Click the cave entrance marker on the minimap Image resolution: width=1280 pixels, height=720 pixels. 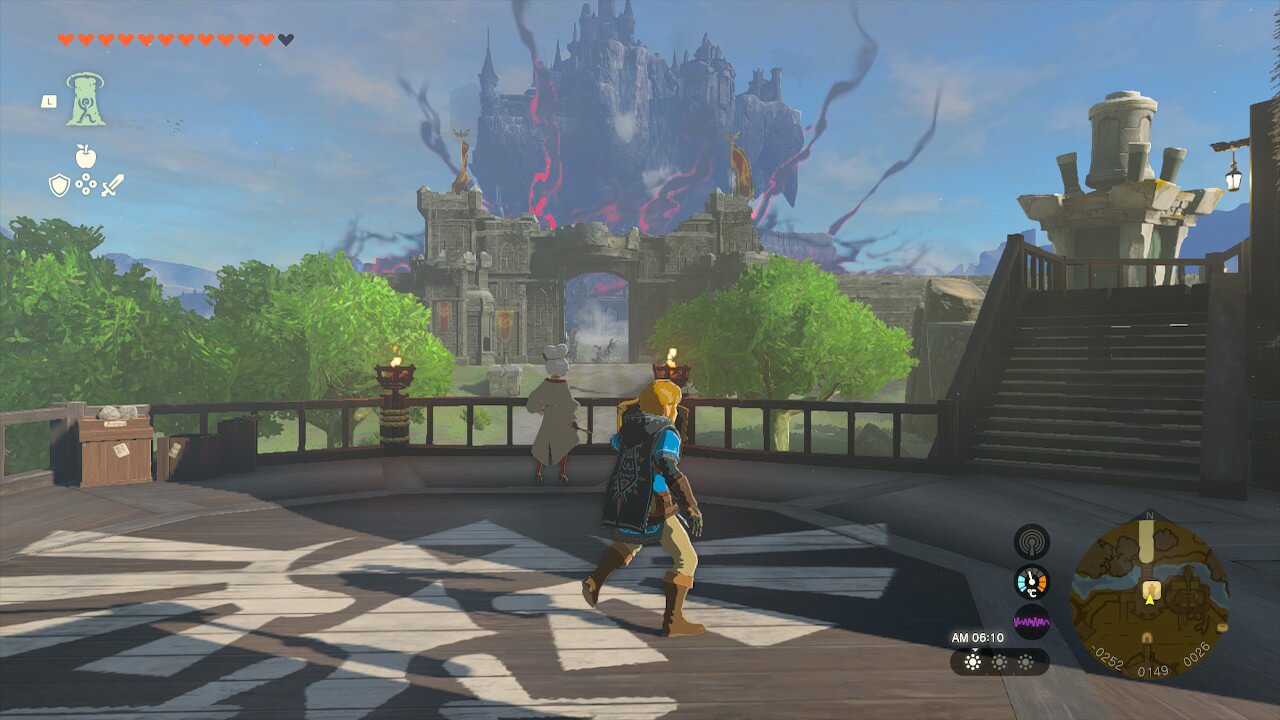[x=1148, y=637]
